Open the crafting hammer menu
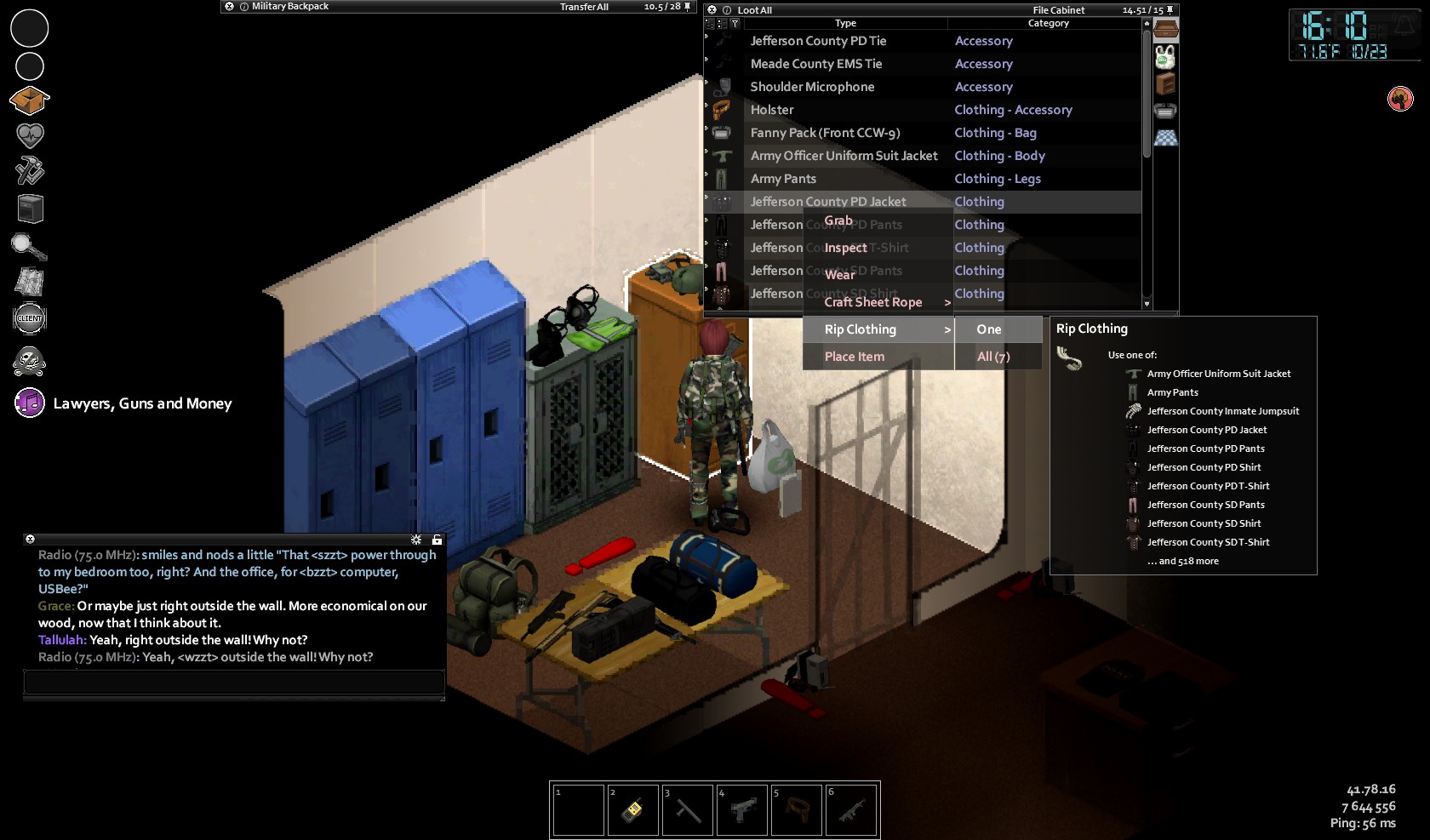Image resolution: width=1430 pixels, height=840 pixels. (29, 171)
